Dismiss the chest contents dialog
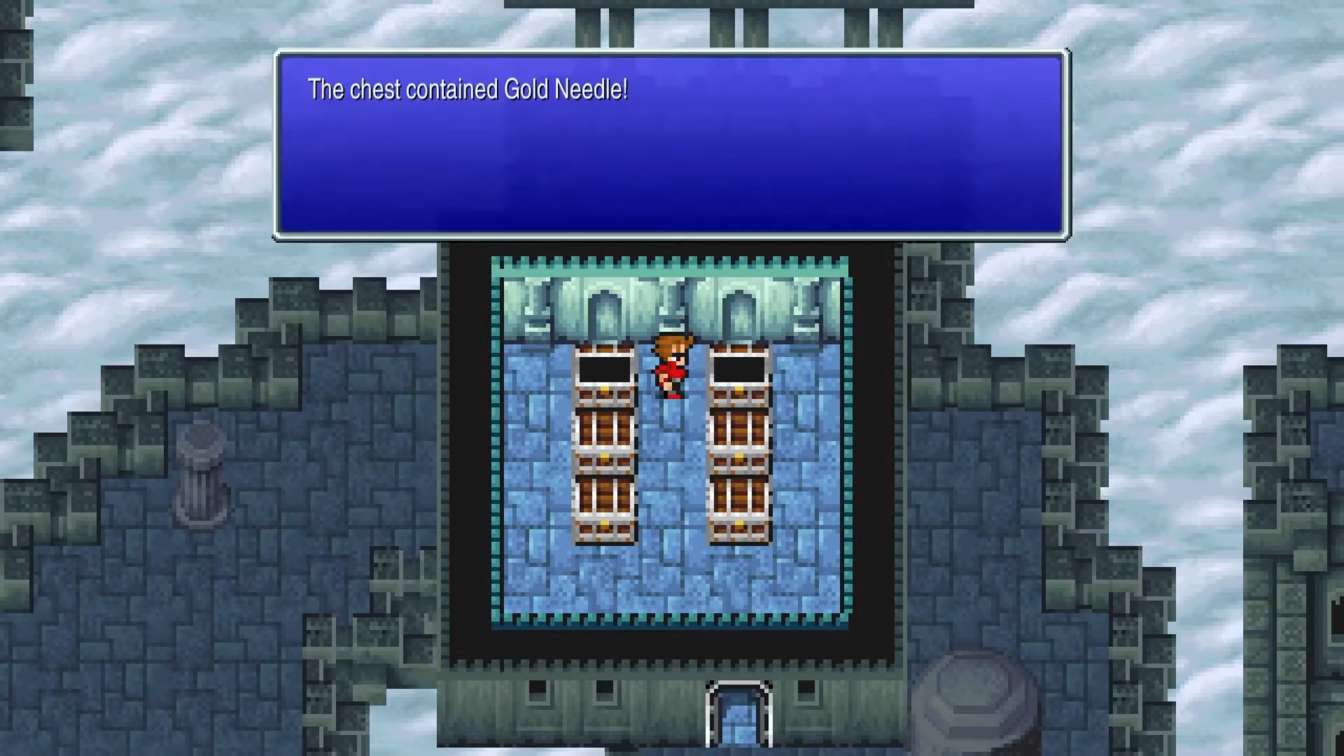 672,145
